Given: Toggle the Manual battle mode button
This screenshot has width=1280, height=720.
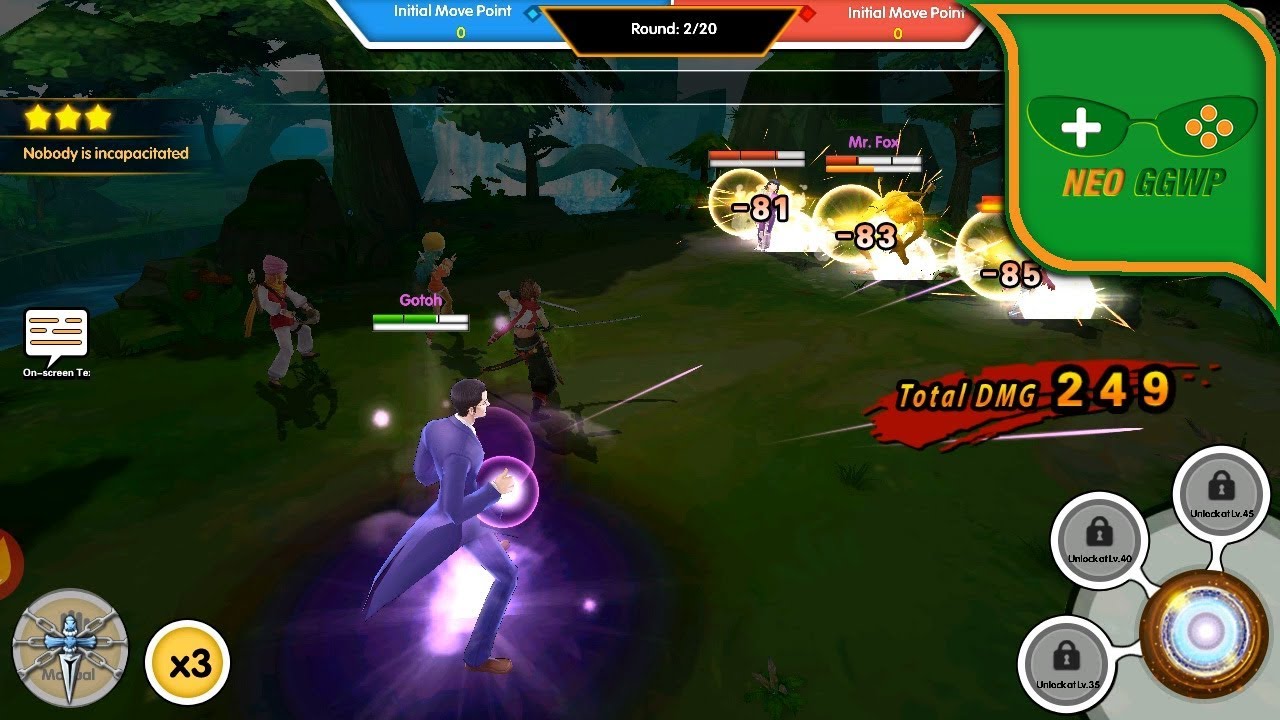Looking at the screenshot, I should tap(70, 648).
